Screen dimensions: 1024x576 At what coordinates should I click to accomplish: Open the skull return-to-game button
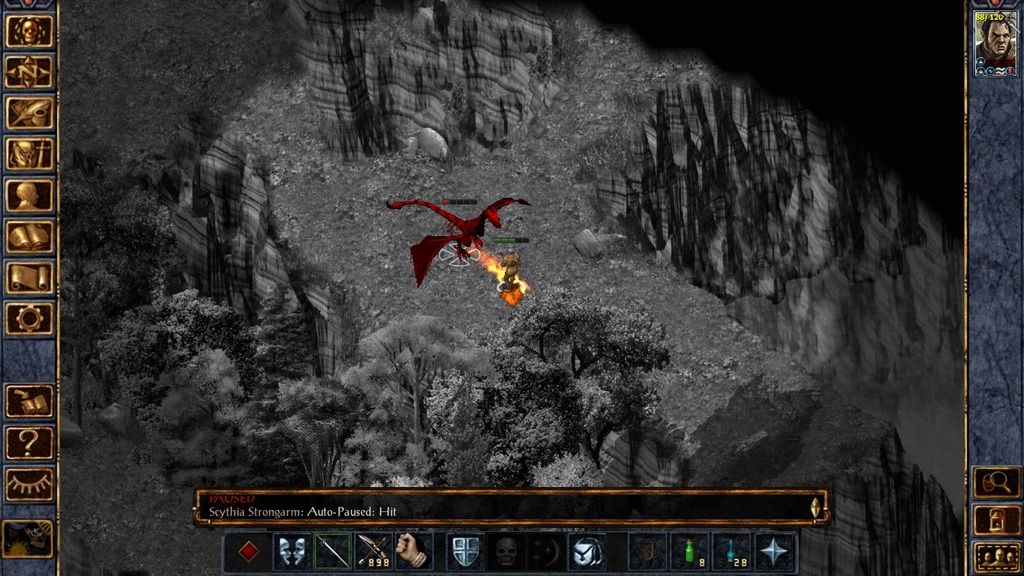point(29,31)
